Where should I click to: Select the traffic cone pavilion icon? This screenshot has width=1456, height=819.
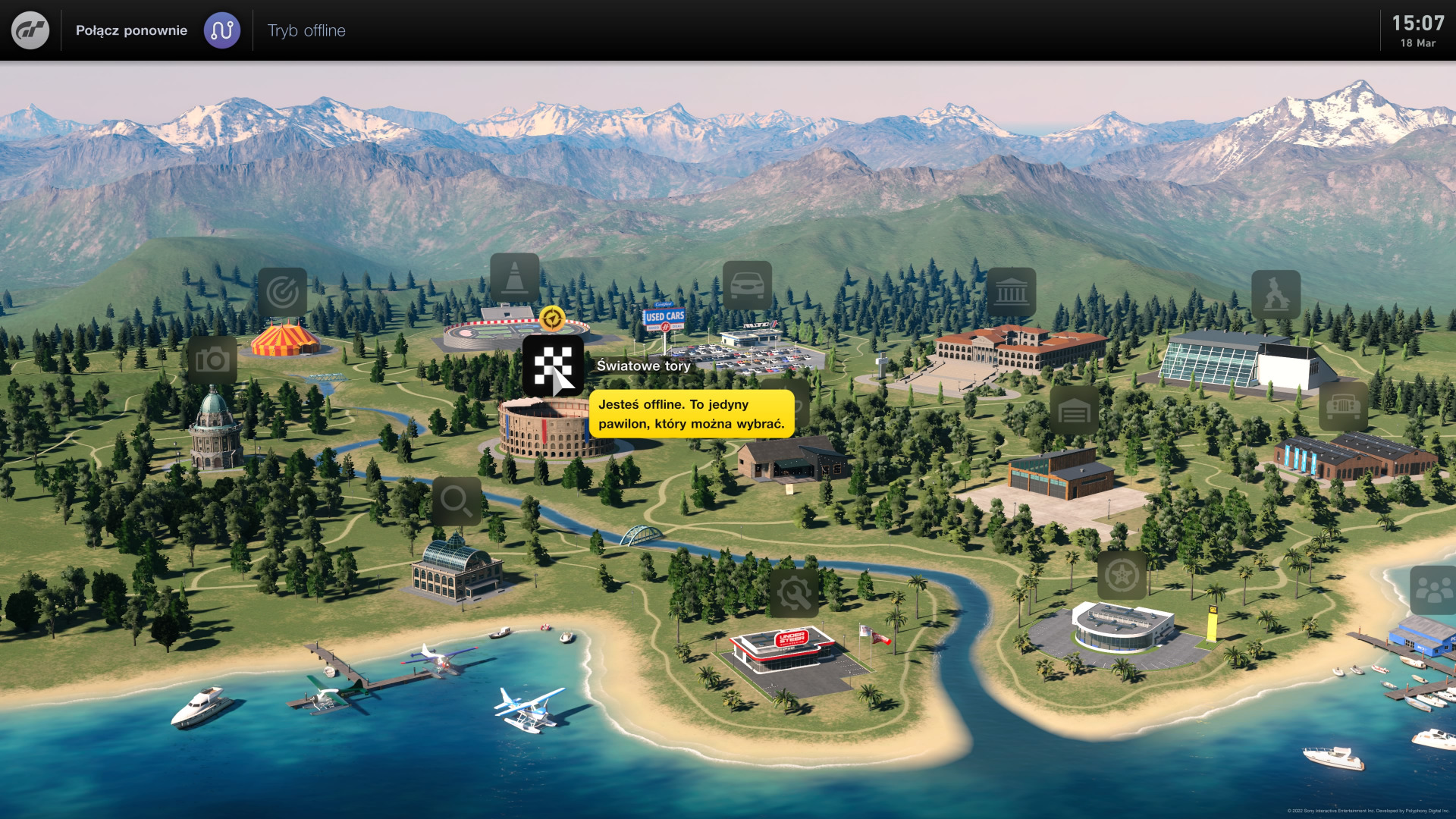pyautogui.click(x=514, y=278)
